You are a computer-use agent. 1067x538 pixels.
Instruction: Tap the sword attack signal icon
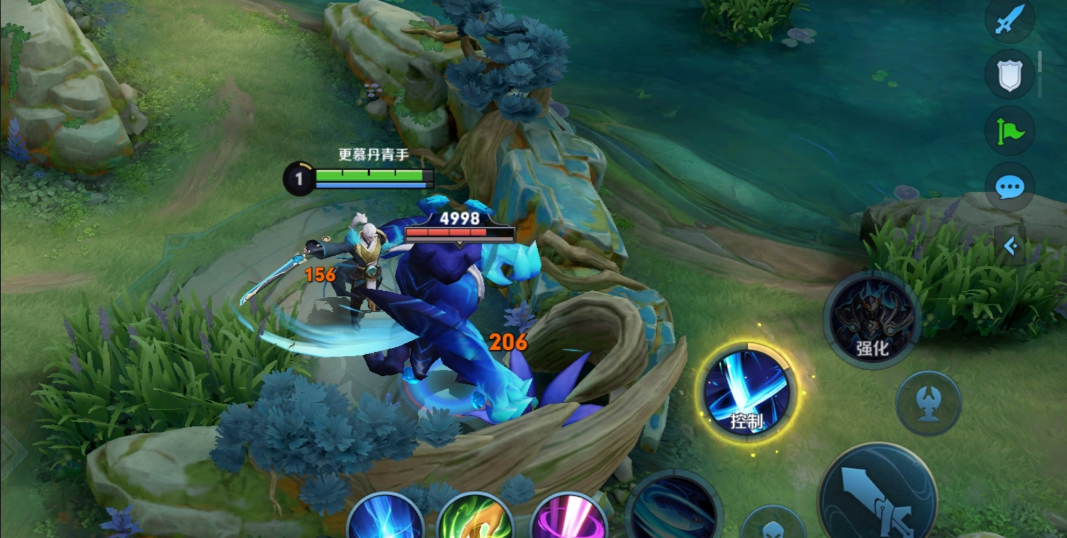point(1009,19)
